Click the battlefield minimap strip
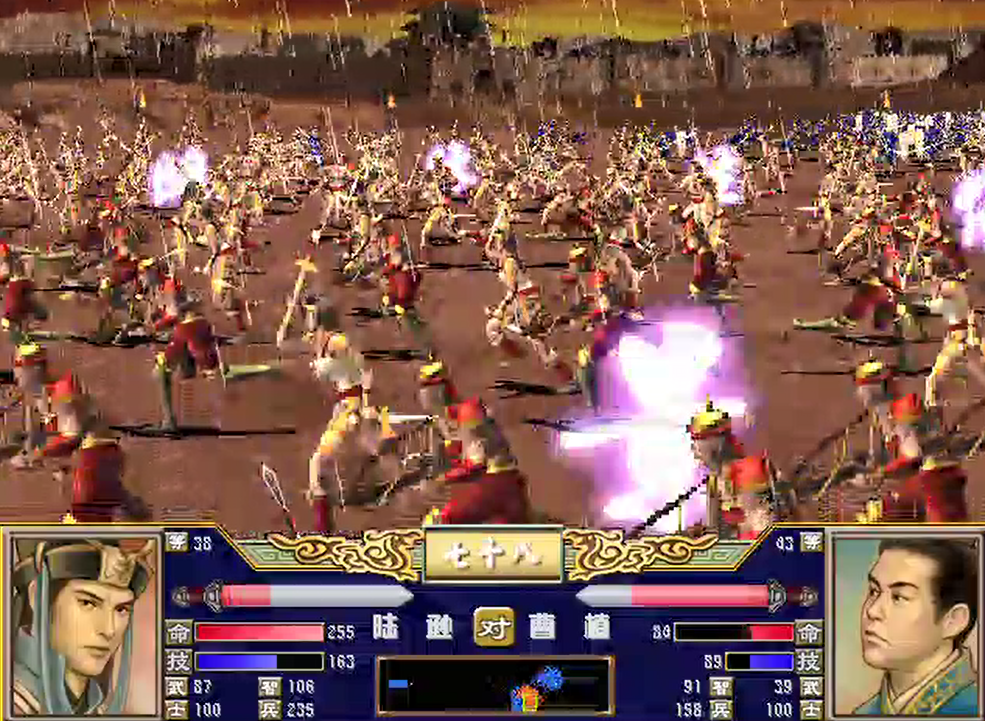 495,686
